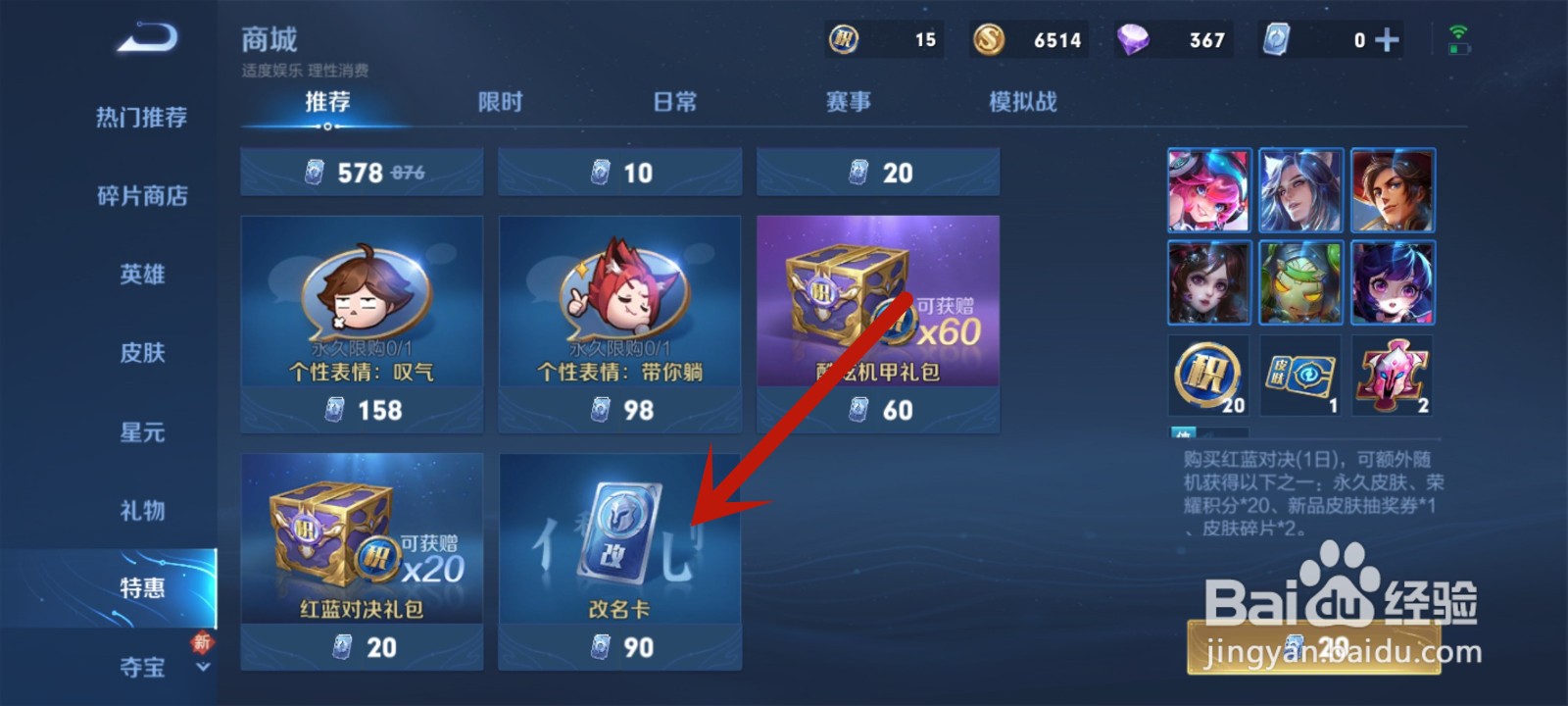Click the diamond gem currency icon

[x=1134, y=39]
